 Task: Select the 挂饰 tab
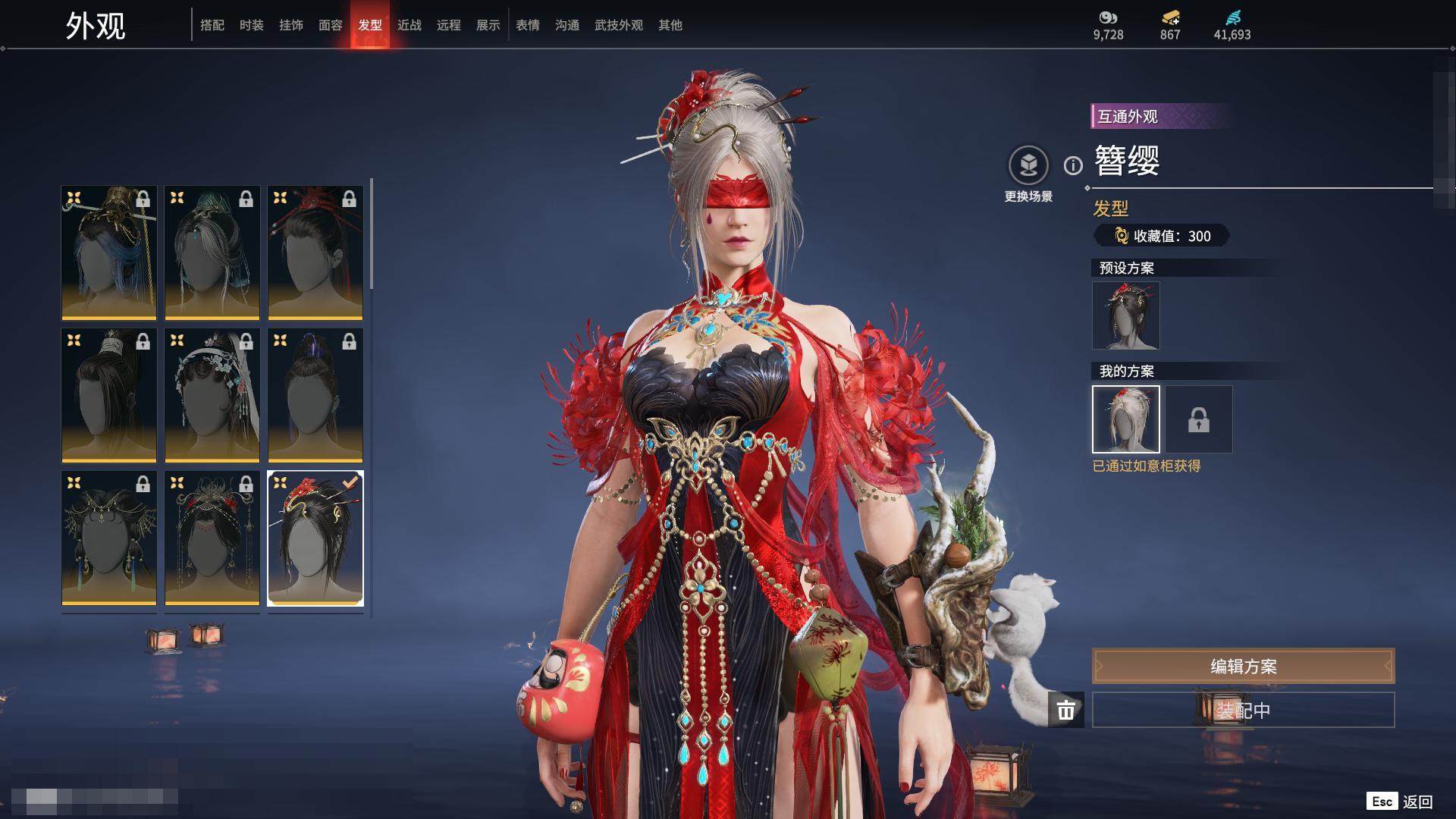click(291, 25)
